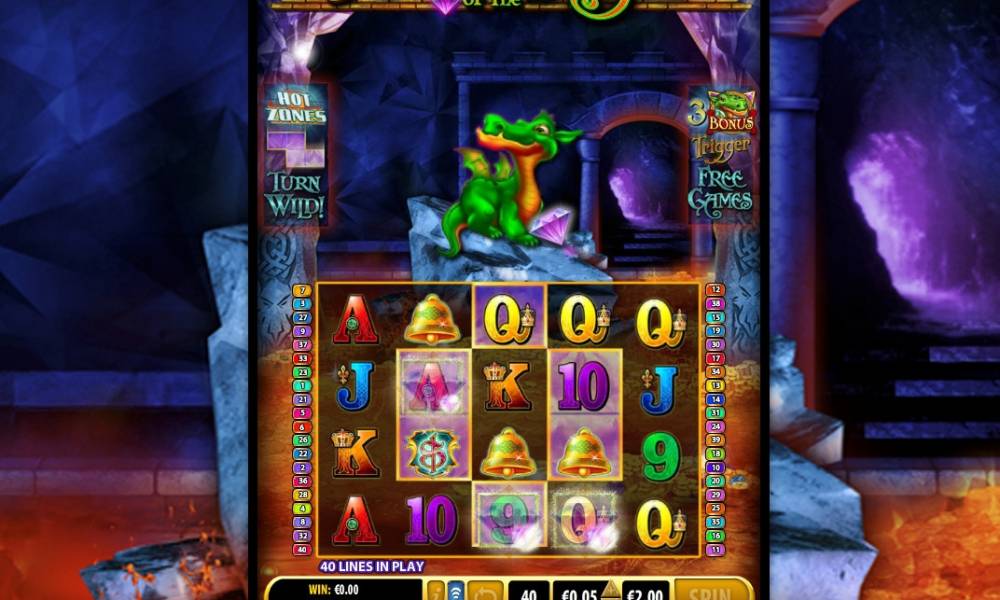Choose the payline 11 marker
Viewport: 1000px width, 600px height.
(x=715, y=549)
